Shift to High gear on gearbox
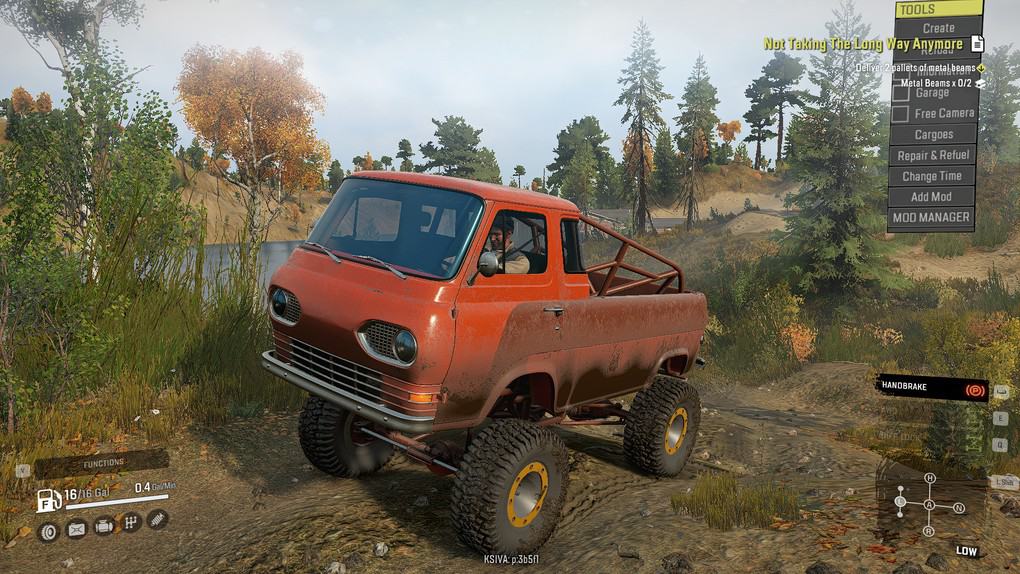Screen dimensions: 1020x574 pyautogui.click(x=929, y=479)
